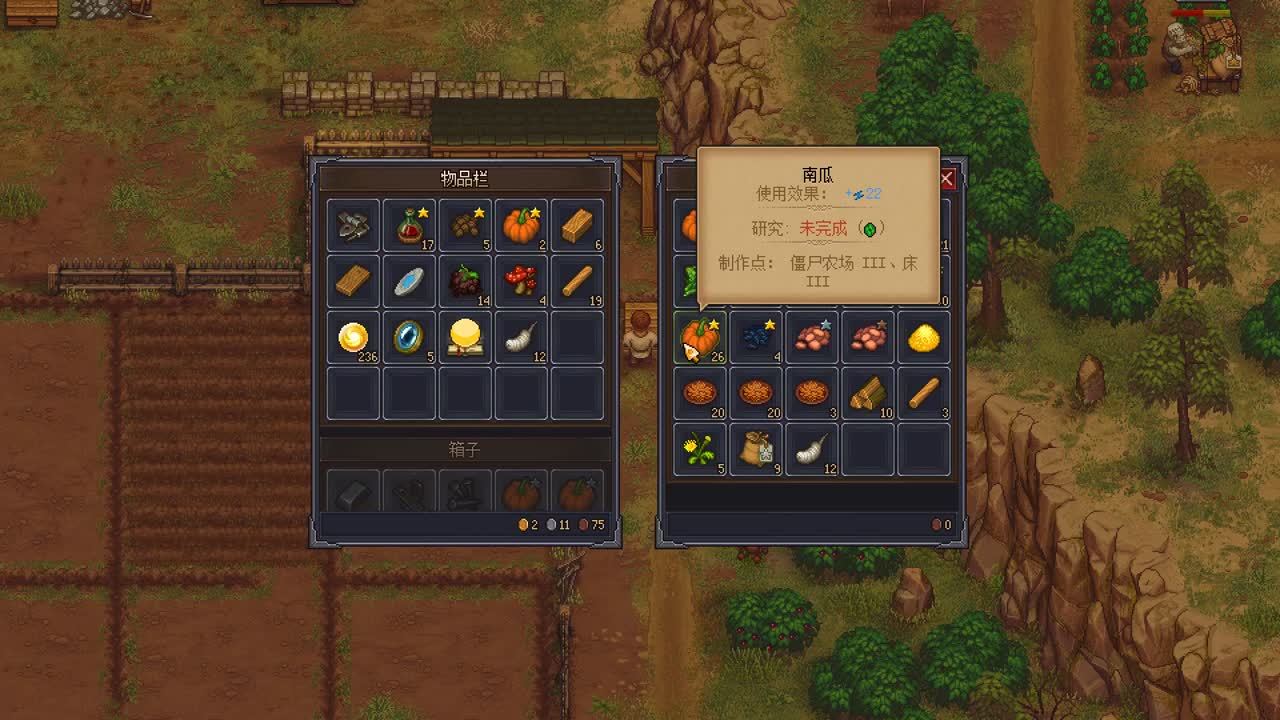Choose the tagged burlap sack stack

tap(756, 449)
